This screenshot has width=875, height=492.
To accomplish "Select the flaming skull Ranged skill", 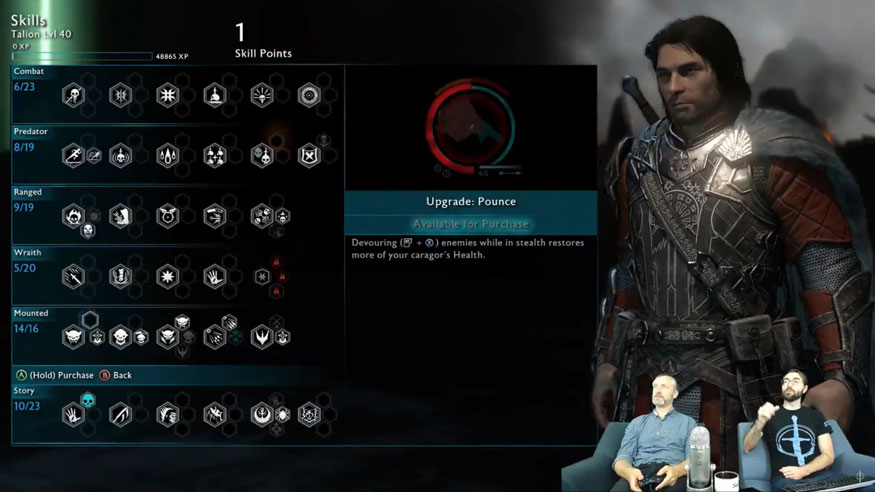I will tap(73, 215).
